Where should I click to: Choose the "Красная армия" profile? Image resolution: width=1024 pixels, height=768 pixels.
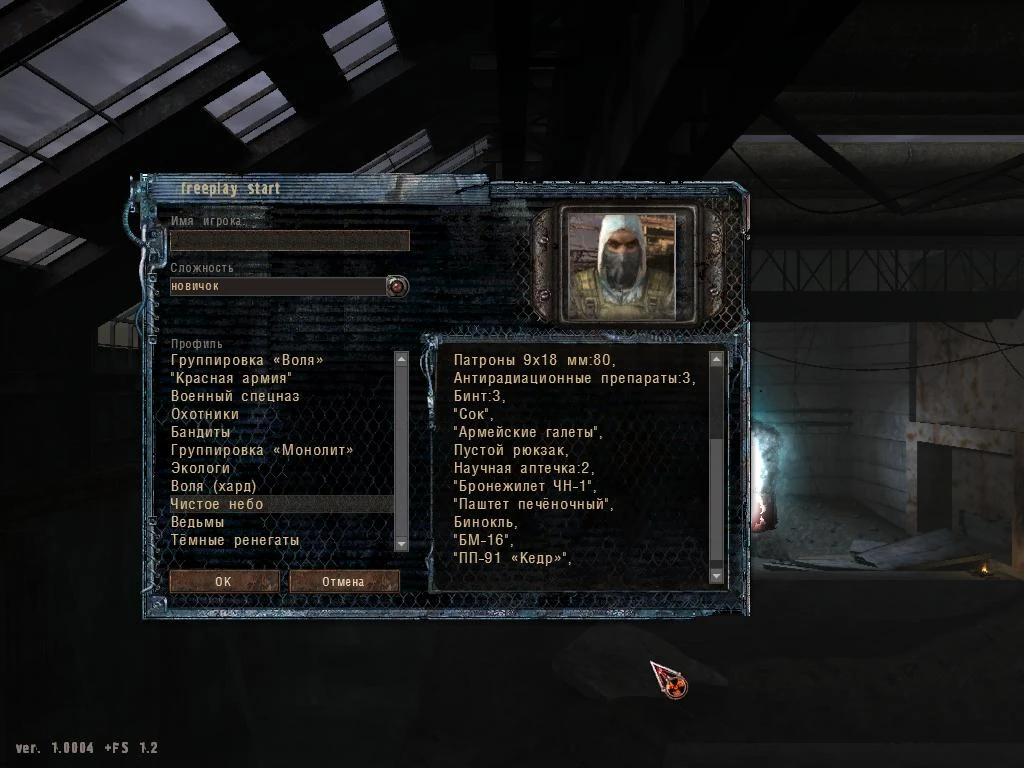click(x=231, y=378)
